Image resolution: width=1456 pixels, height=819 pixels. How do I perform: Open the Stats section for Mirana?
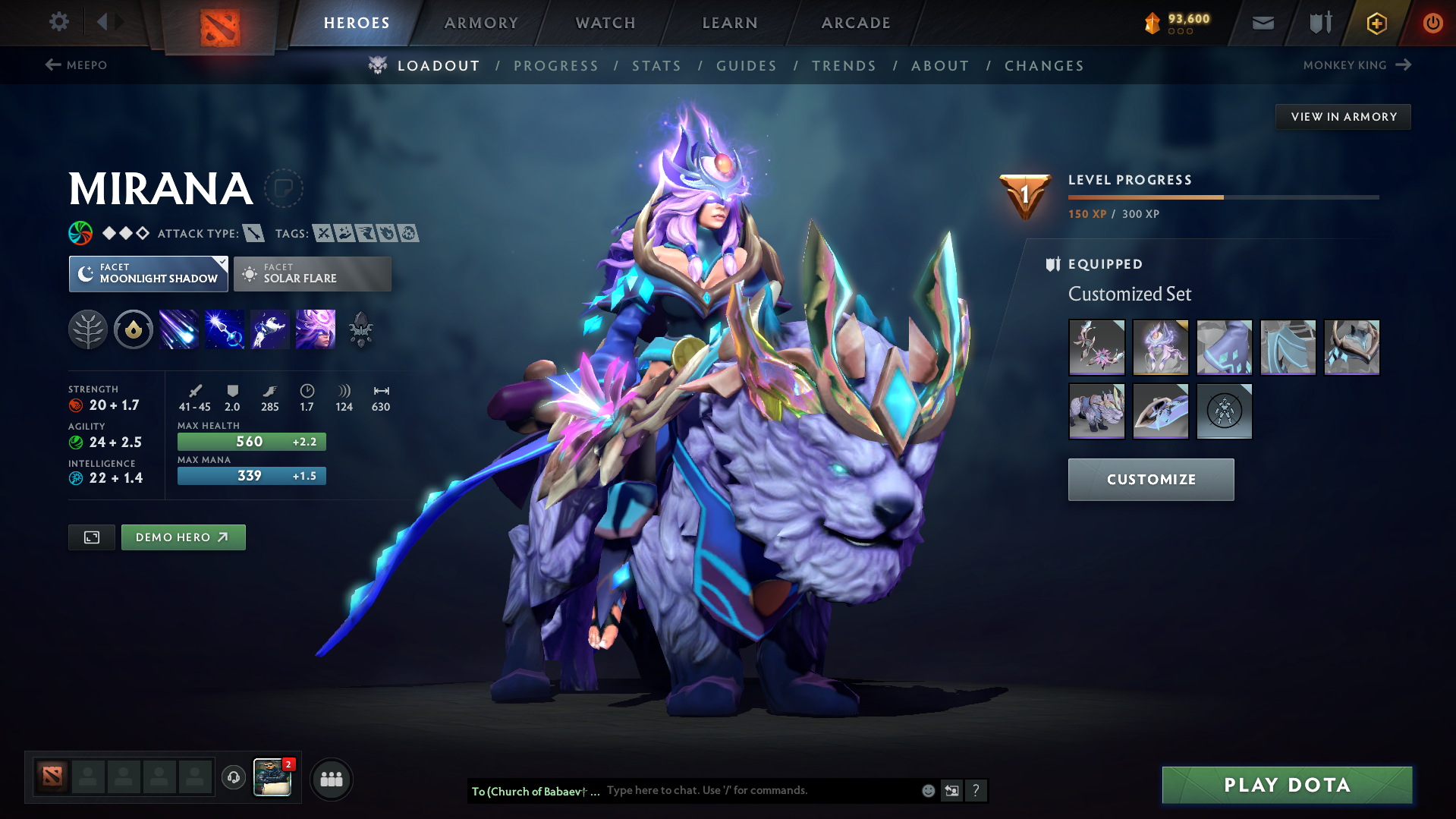pos(656,66)
